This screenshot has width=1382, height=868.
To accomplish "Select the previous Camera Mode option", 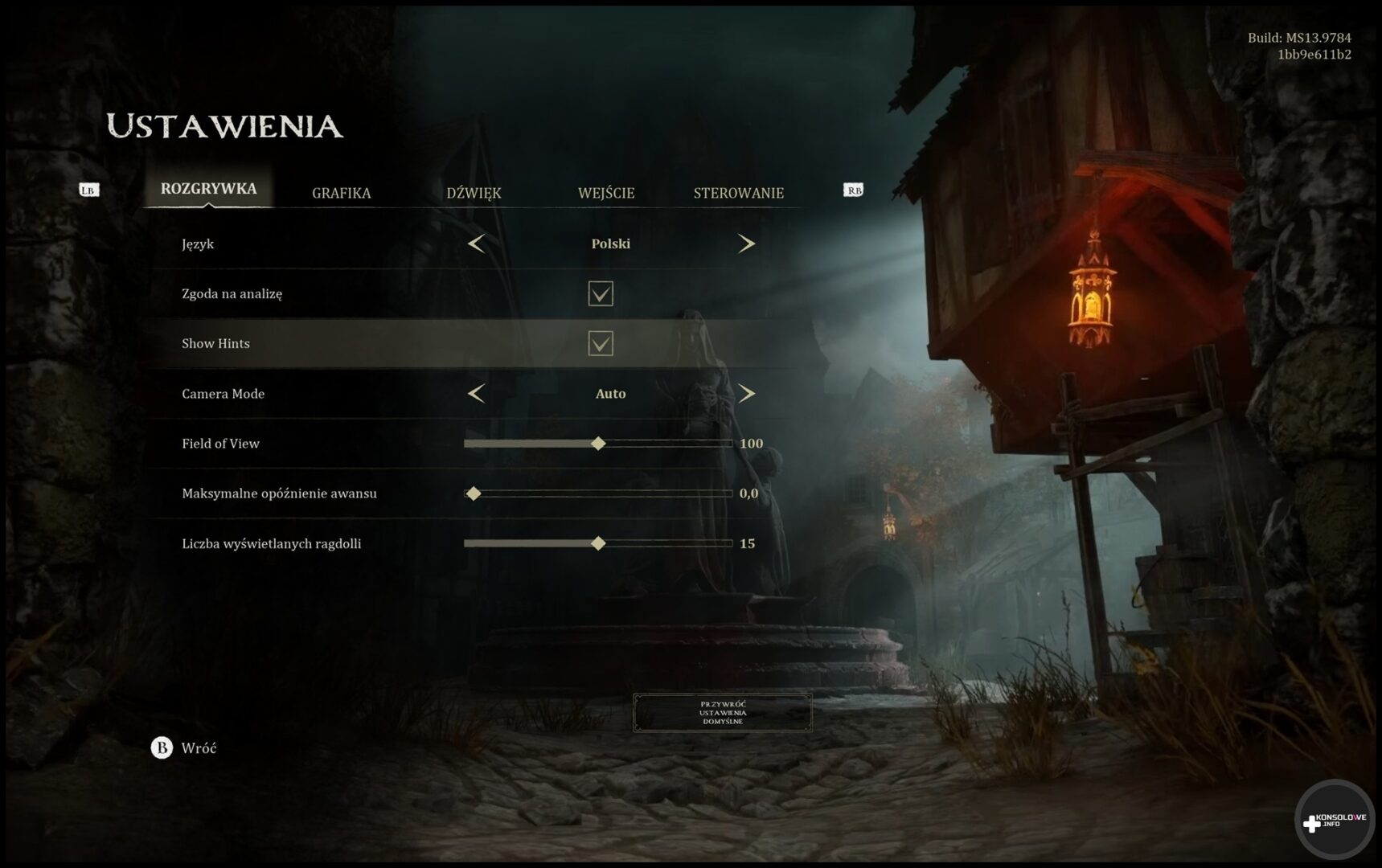I will click(476, 394).
